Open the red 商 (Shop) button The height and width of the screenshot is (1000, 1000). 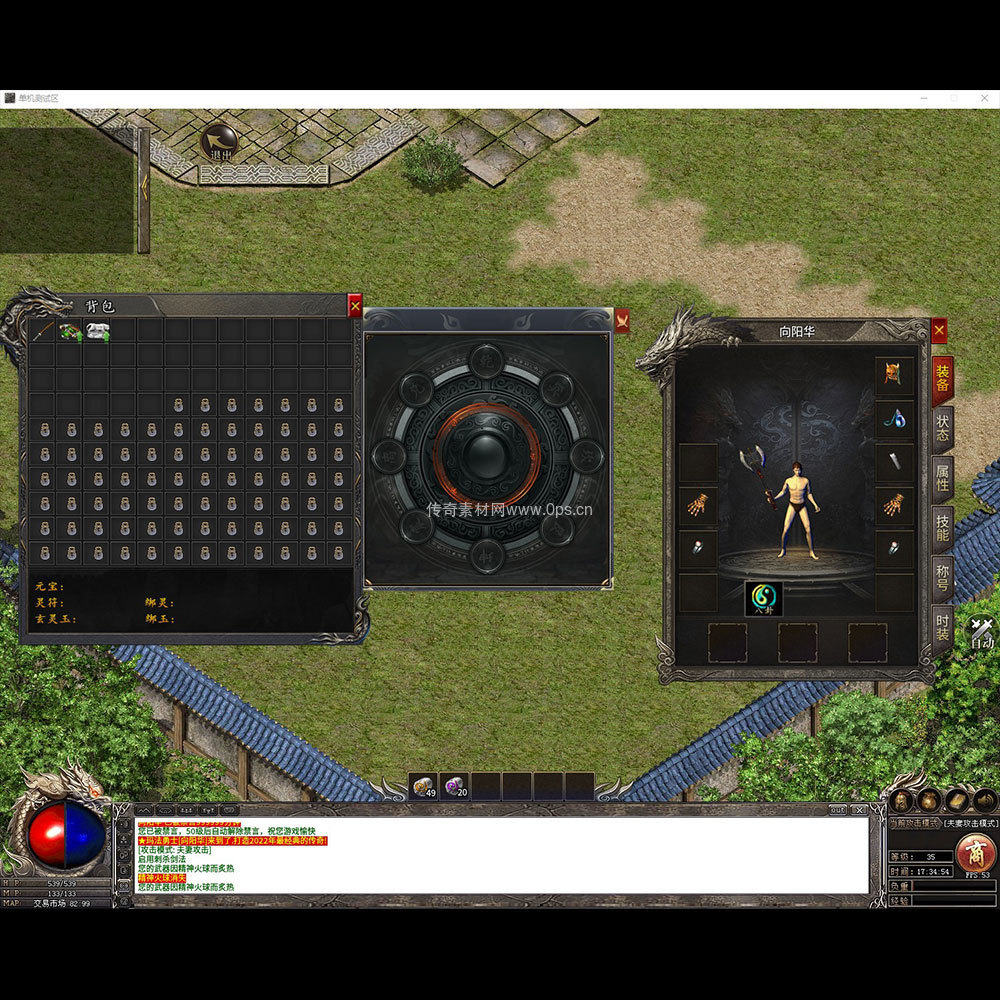coord(975,853)
